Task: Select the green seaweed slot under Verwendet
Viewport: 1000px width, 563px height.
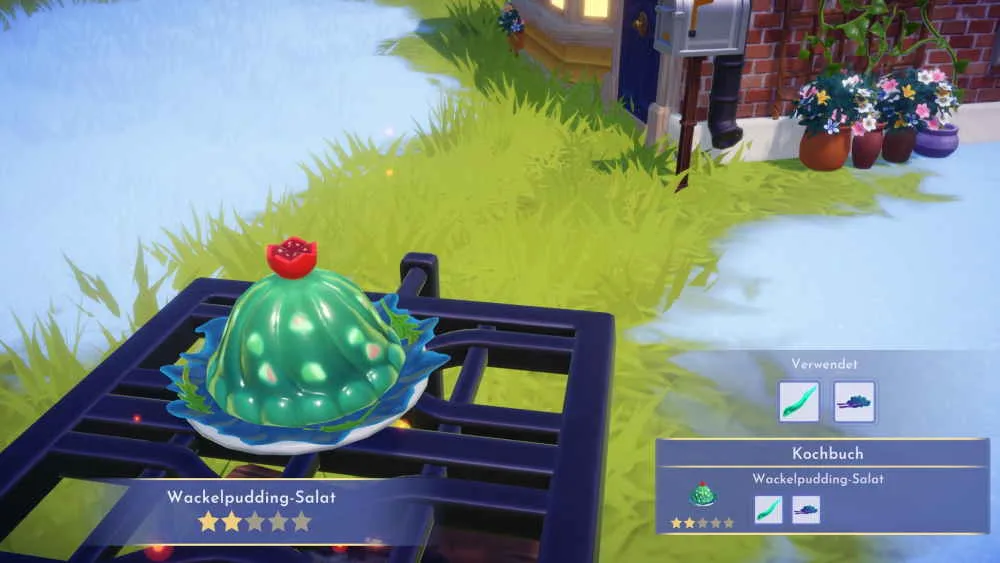Action: point(799,401)
